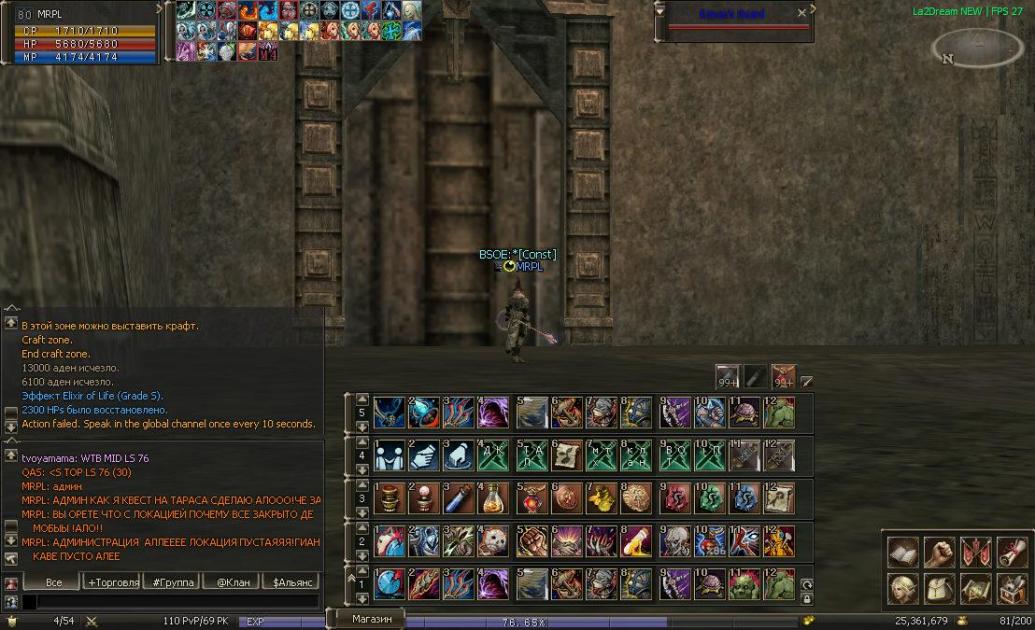
Task: Select the #Группа chat tab
Action: point(170,582)
